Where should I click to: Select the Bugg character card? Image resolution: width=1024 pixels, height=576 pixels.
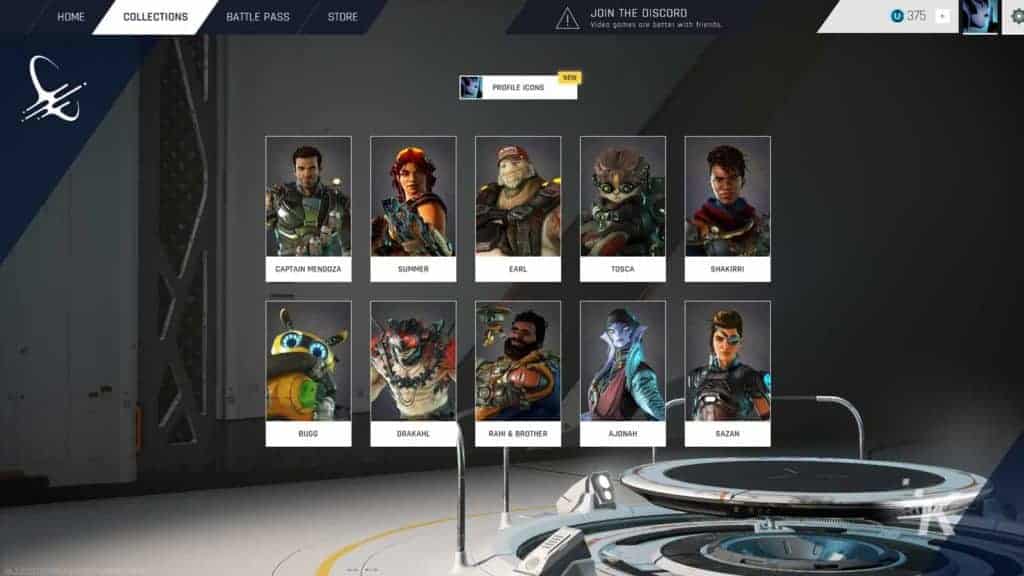coord(308,373)
